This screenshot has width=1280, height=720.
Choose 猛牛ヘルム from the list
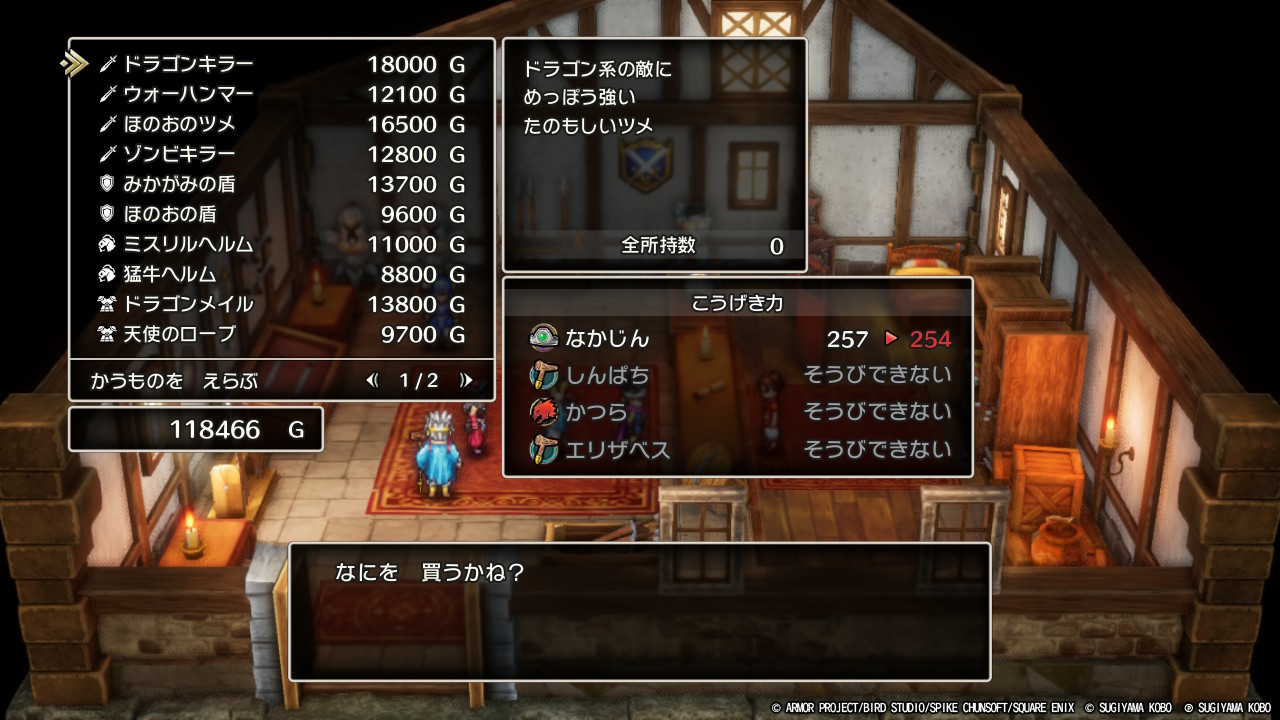click(x=280, y=275)
